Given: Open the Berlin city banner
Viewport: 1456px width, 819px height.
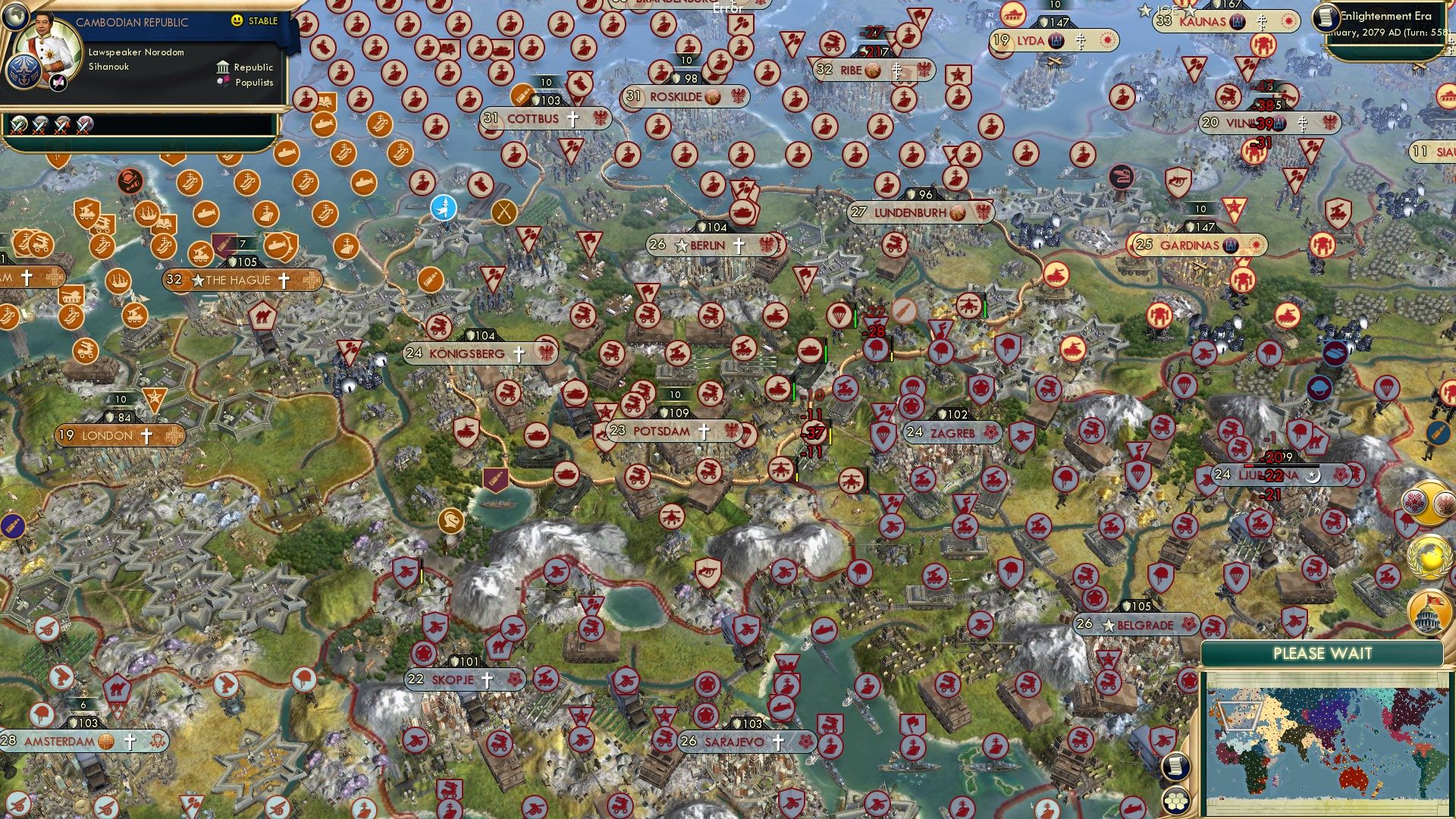Looking at the screenshot, I should pyautogui.click(x=709, y=244).
